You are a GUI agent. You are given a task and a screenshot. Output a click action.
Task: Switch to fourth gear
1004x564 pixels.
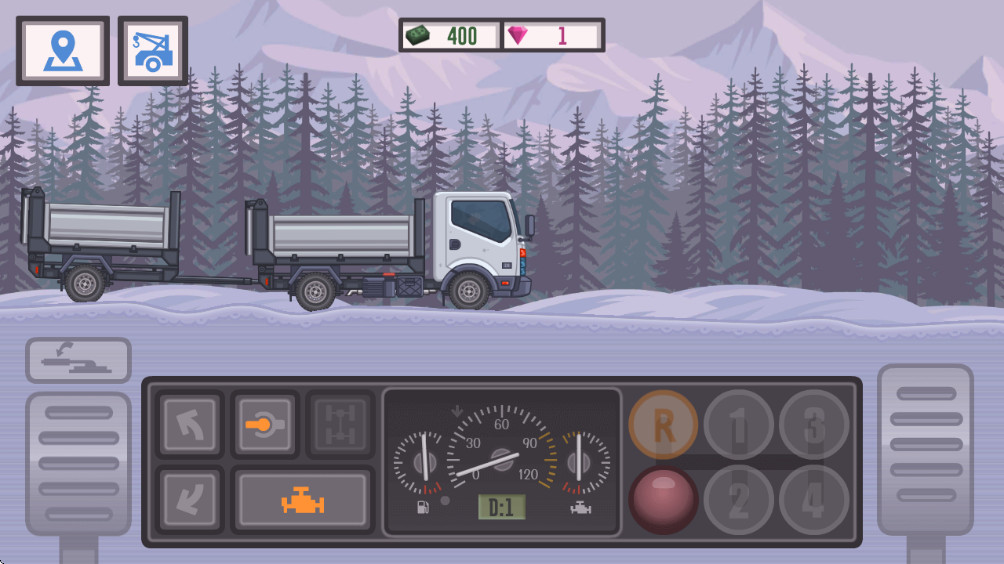[x=814, y=499]
